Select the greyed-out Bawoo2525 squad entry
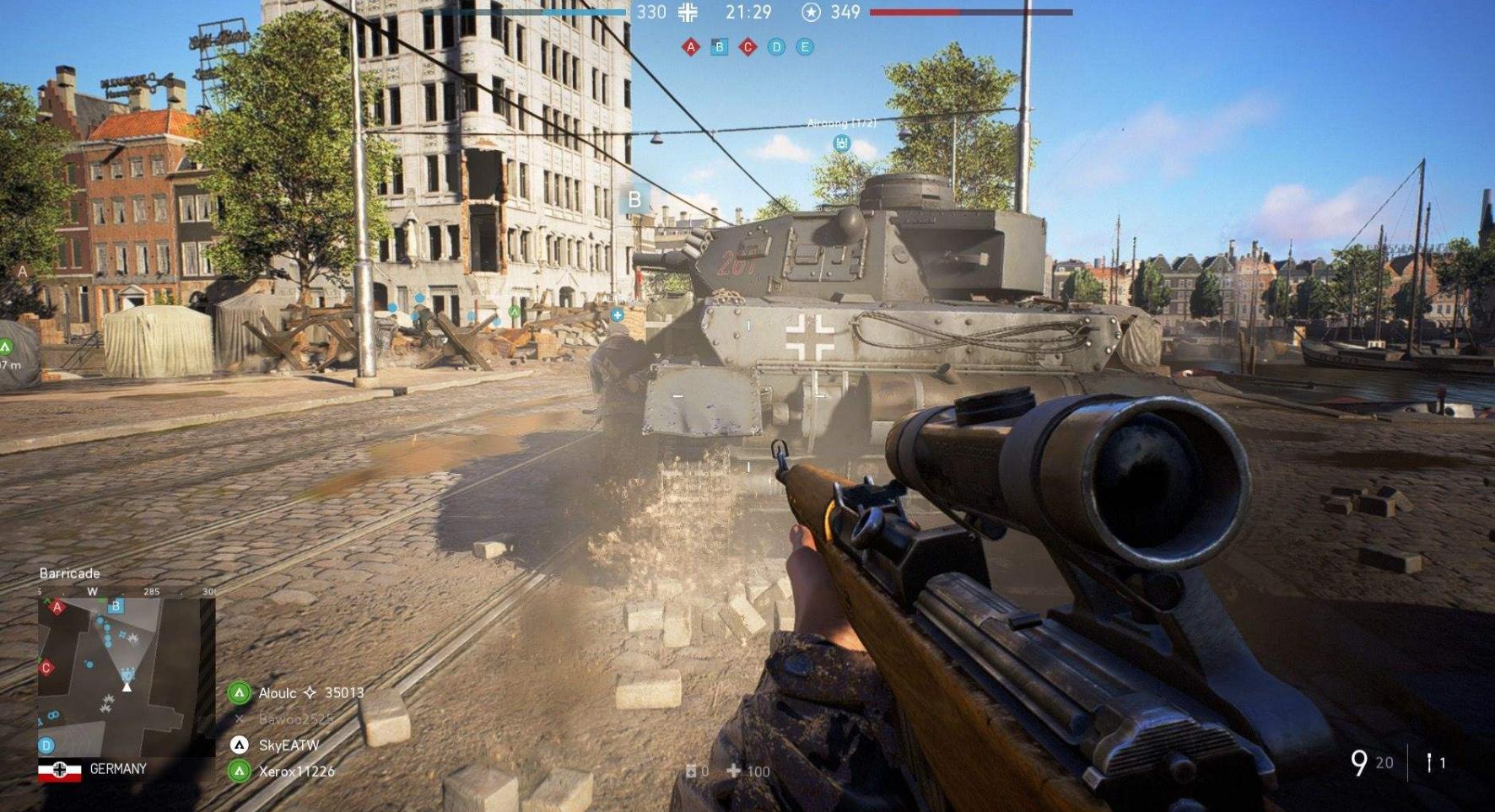The width and height of the screenshot is (1495, 812). coord(295,719)
